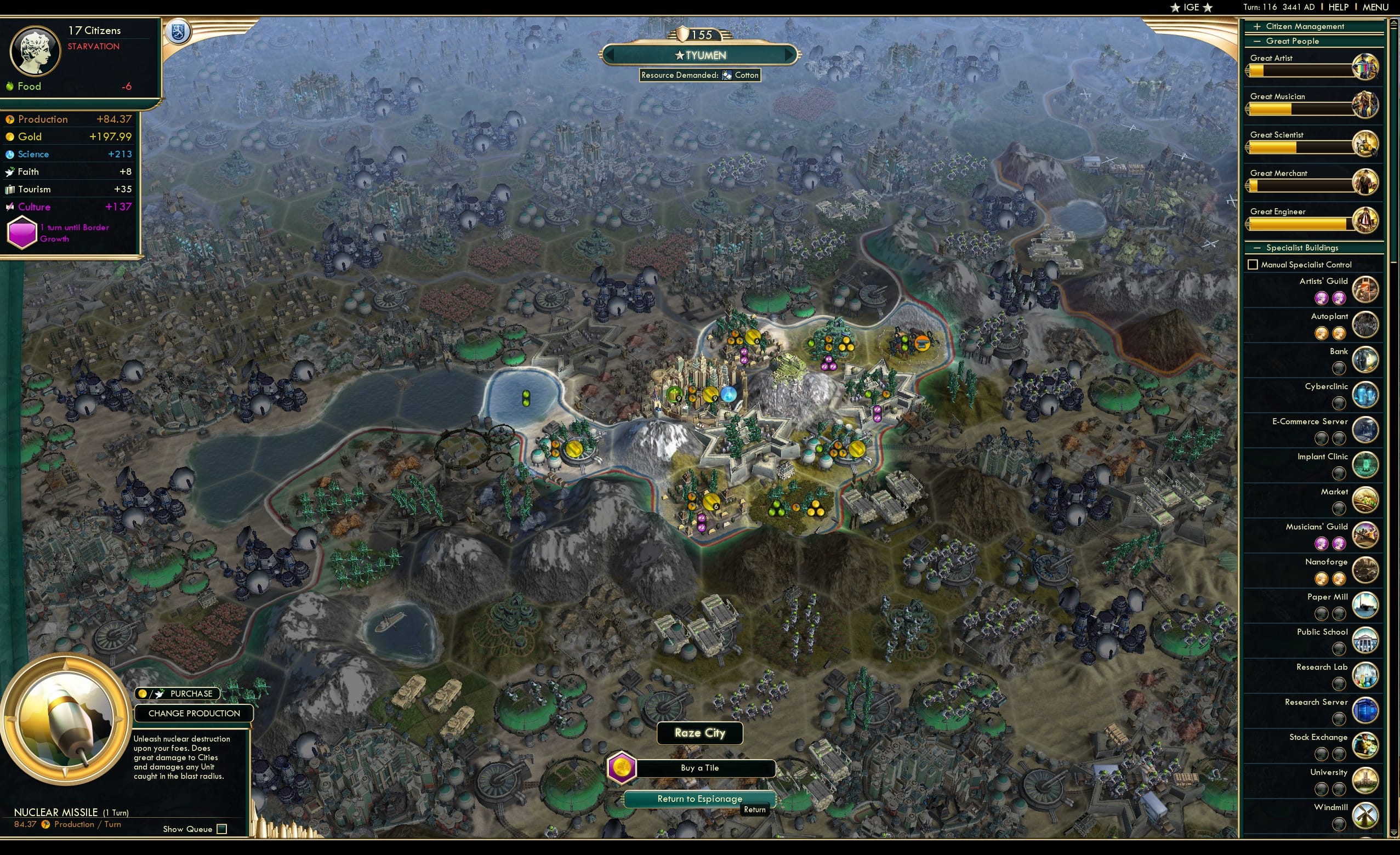Toggle the Show Queue checkbox

click(221, 829)
